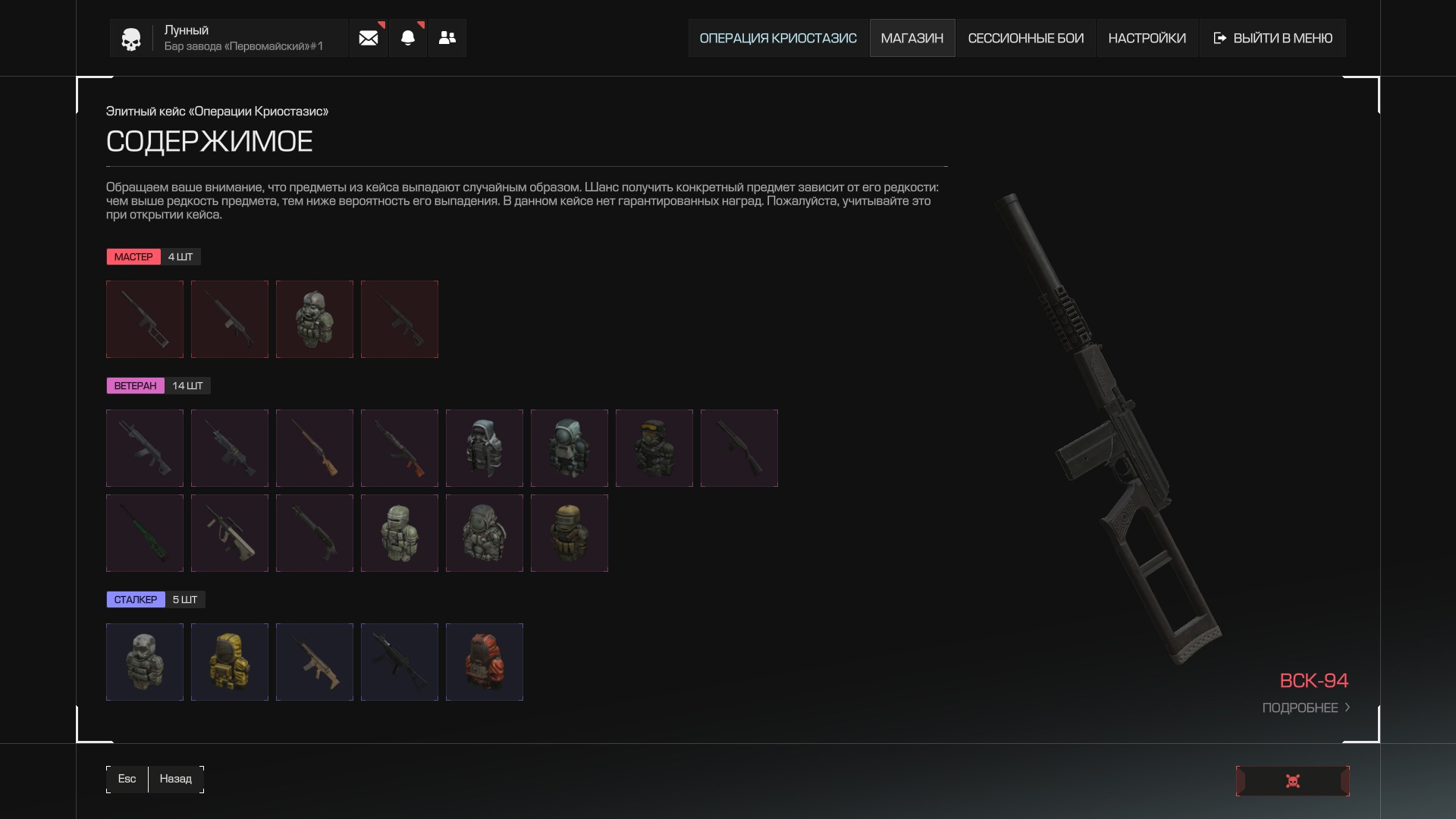
Task: Click Выйти в меню button
Action: tap(1273, 38)
